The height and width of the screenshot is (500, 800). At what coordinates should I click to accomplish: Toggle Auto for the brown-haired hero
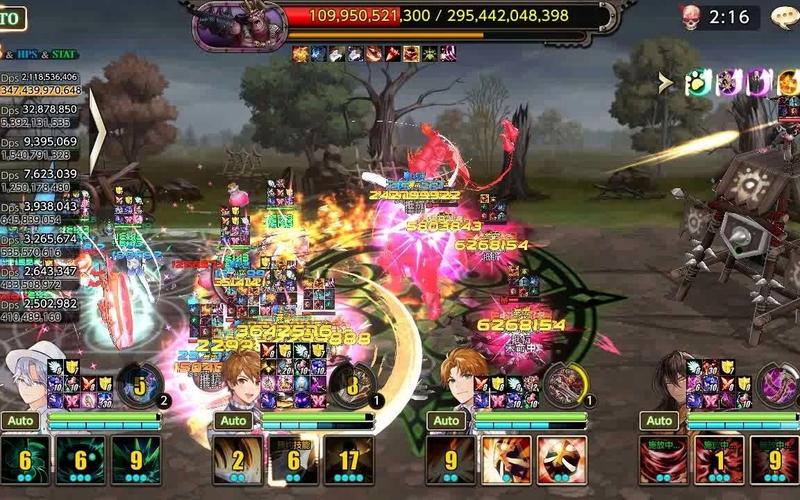tap(233, 421)
